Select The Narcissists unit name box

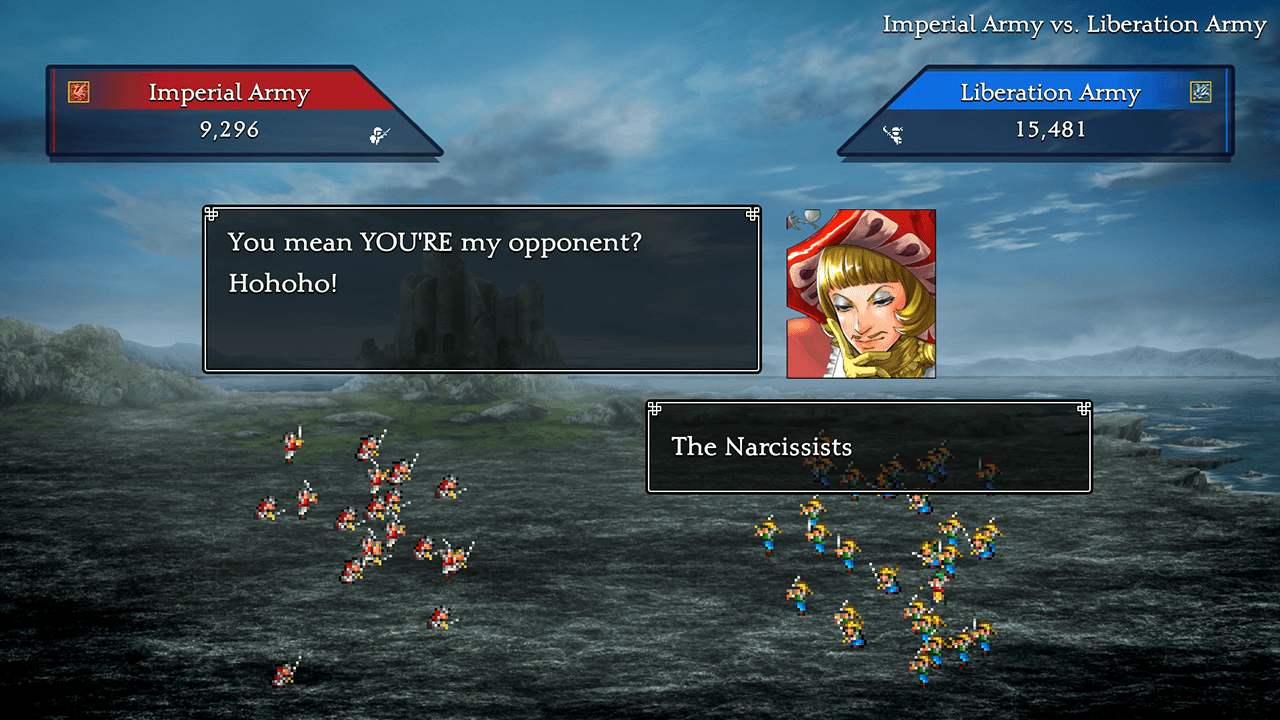coord(868,447)
